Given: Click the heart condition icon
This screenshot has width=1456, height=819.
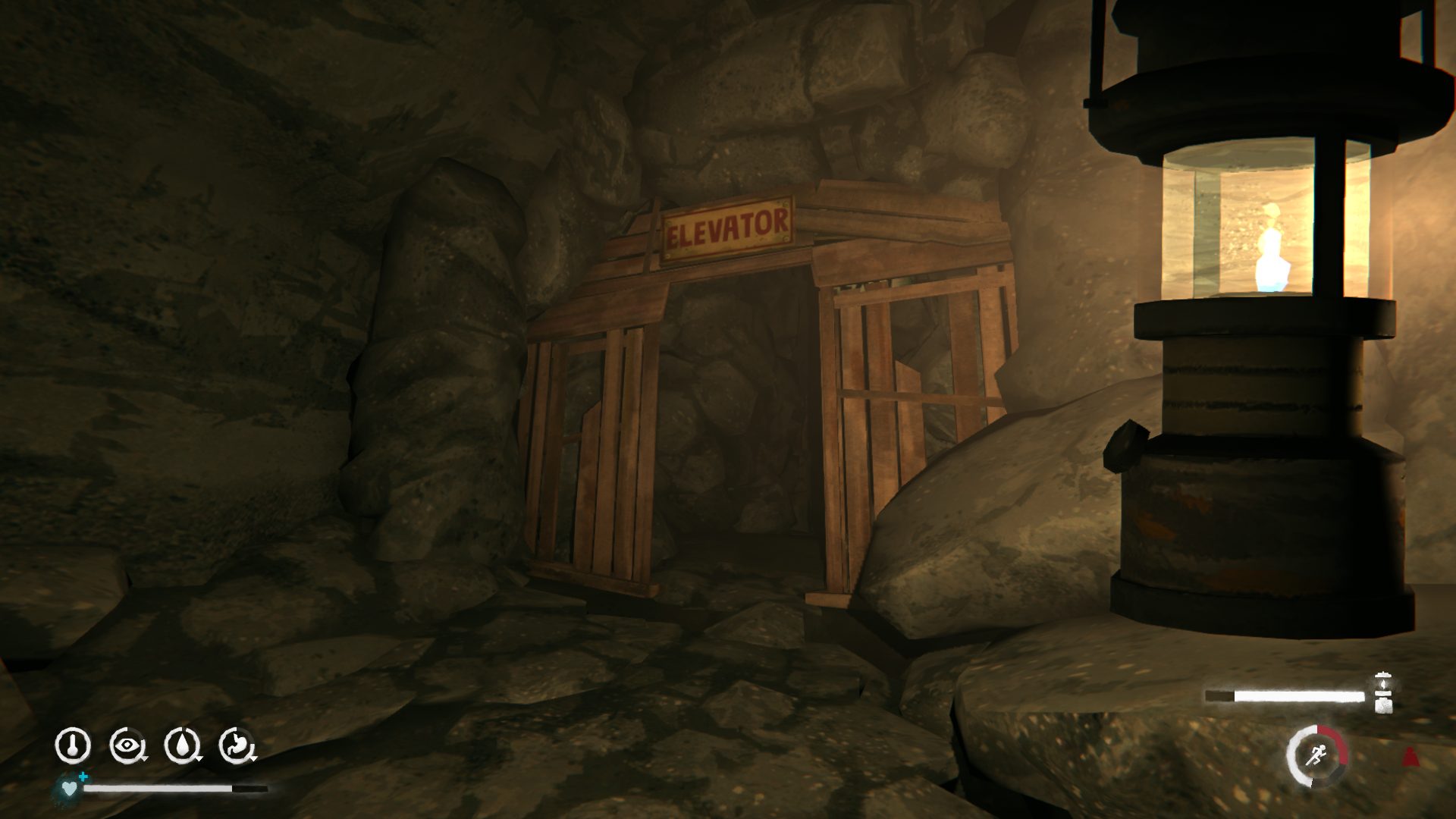Looking at the screenshot, I should [x=69, y=789].
